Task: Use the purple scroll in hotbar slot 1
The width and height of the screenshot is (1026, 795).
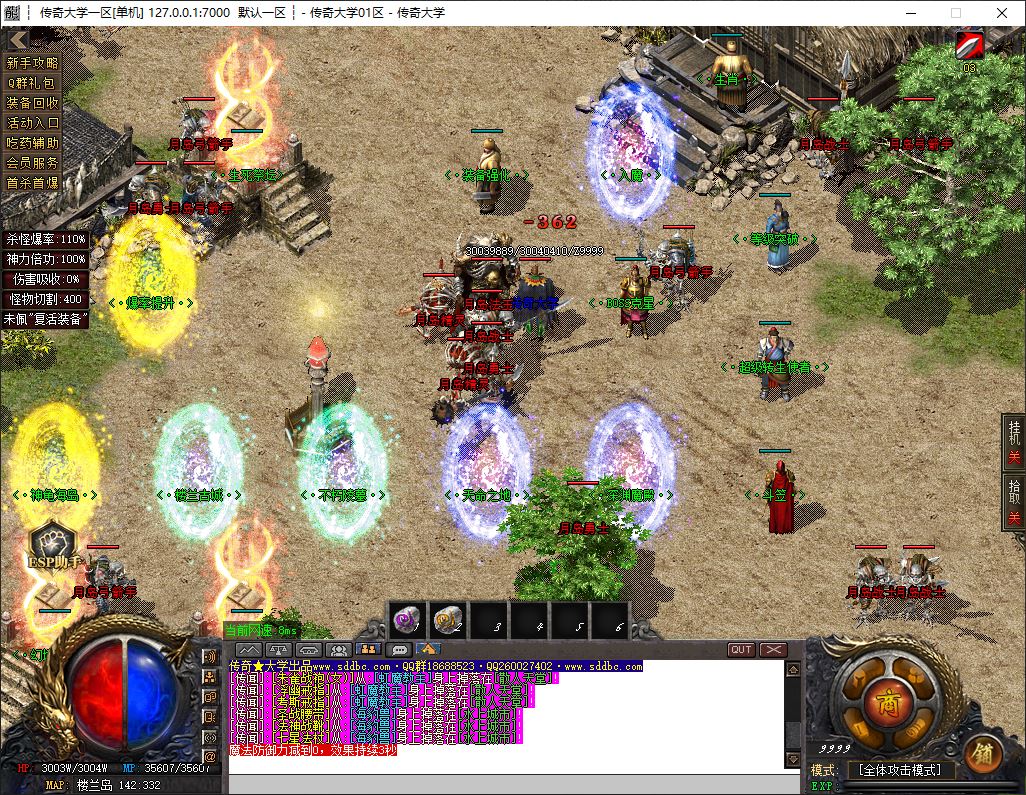Action: [x=408, y=621]
